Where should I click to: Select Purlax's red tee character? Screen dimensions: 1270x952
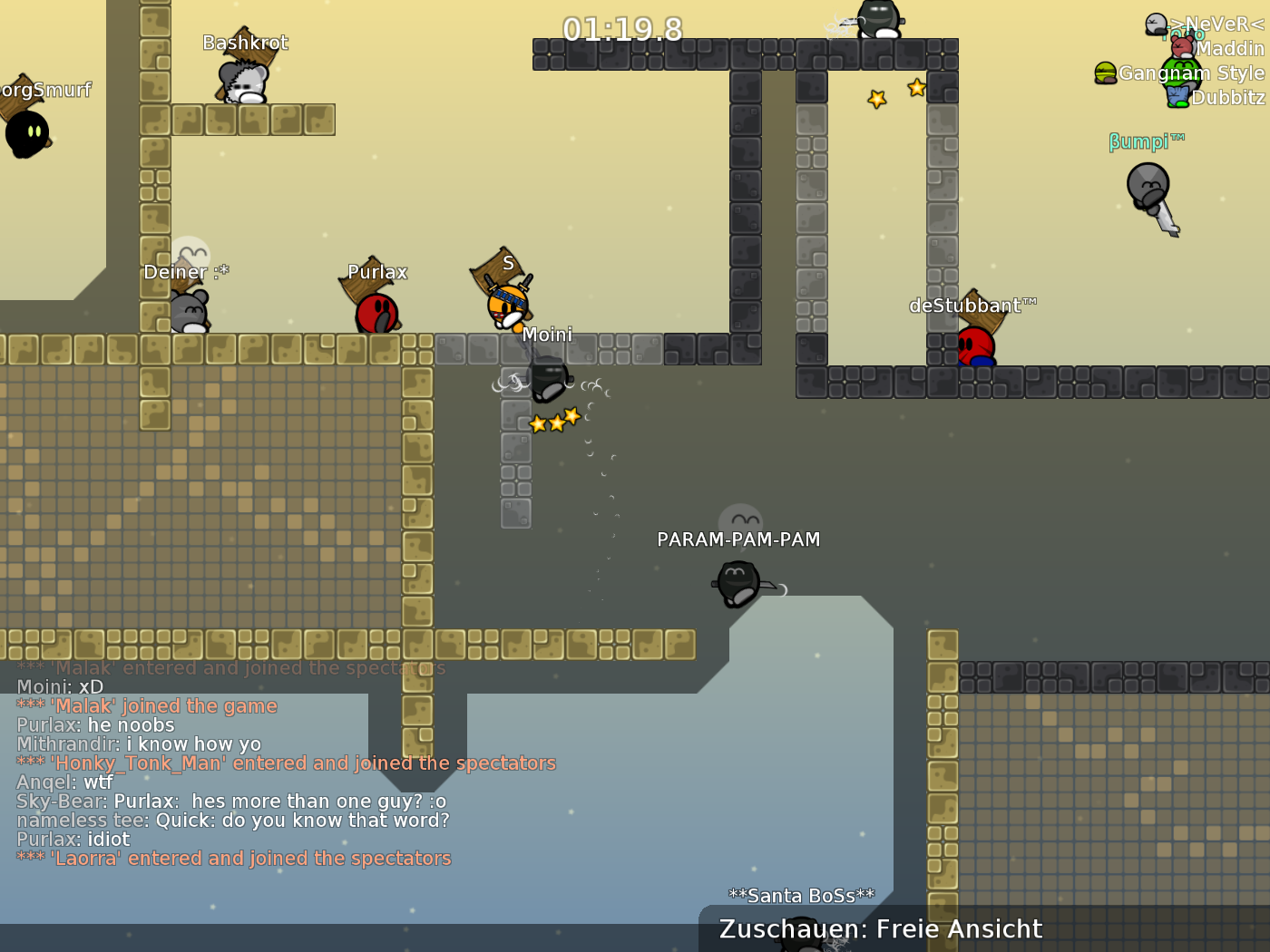375,313
